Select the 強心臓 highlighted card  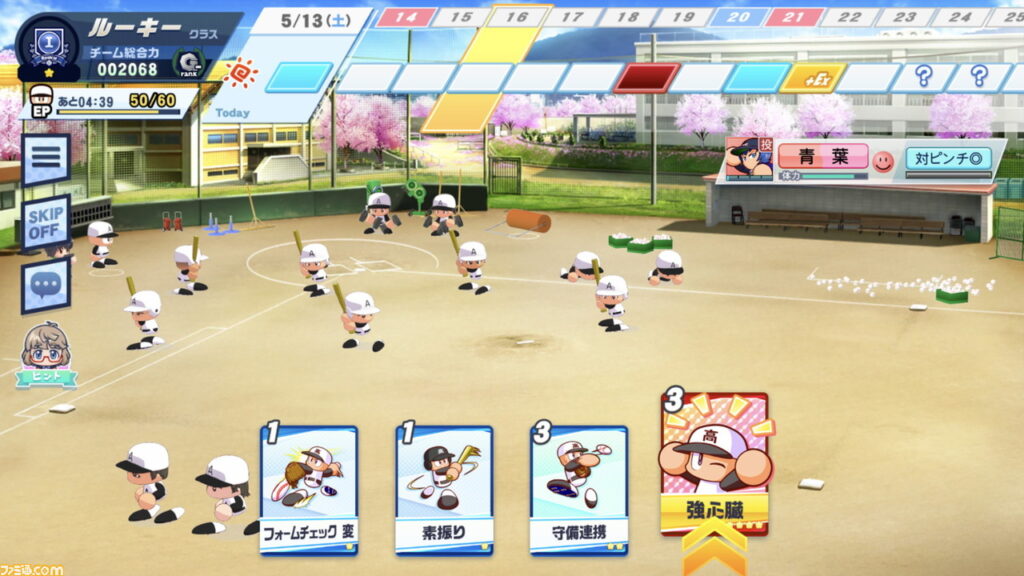[x=714, y=465]
